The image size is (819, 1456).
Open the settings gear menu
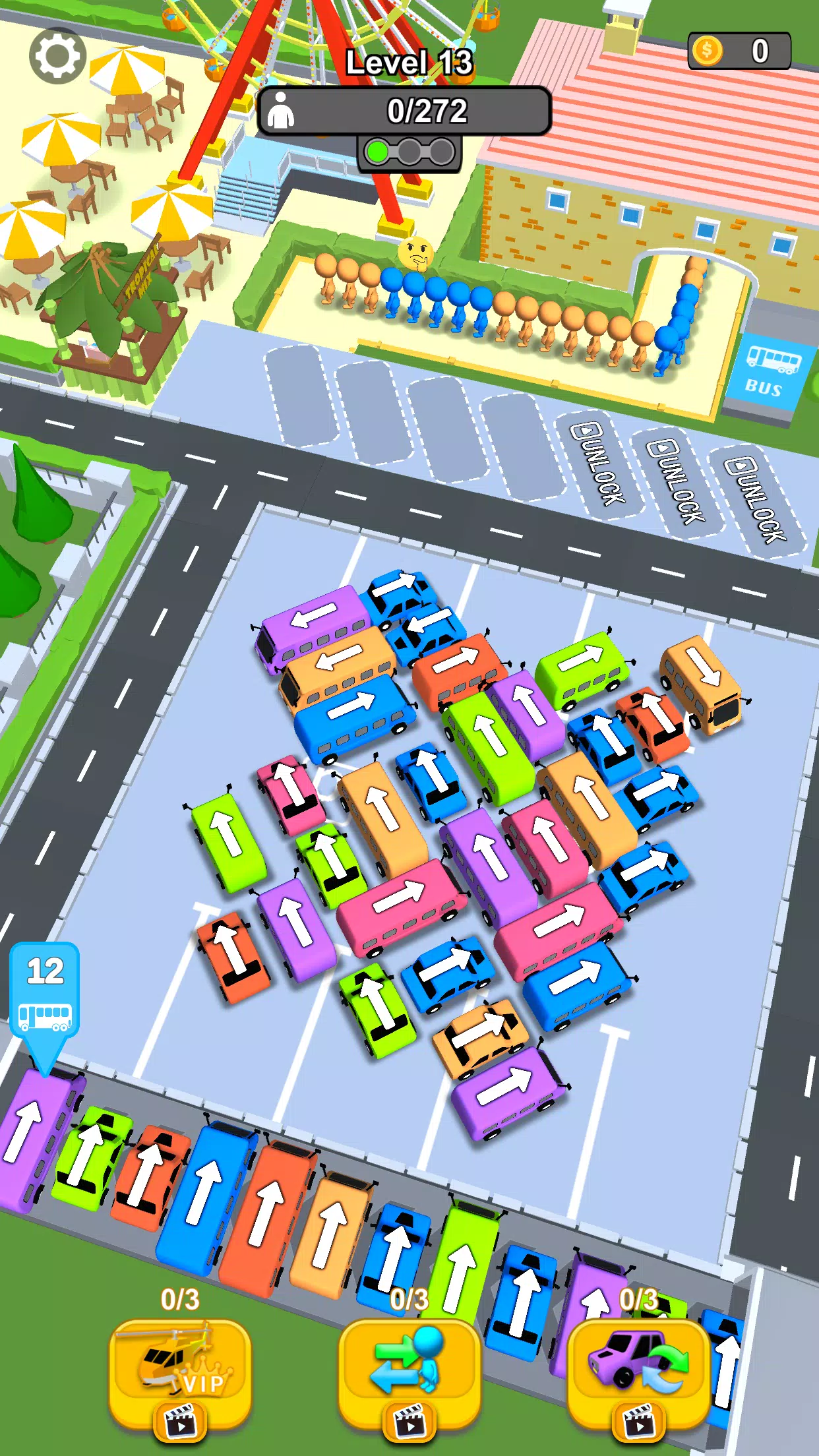click(57, 56)
